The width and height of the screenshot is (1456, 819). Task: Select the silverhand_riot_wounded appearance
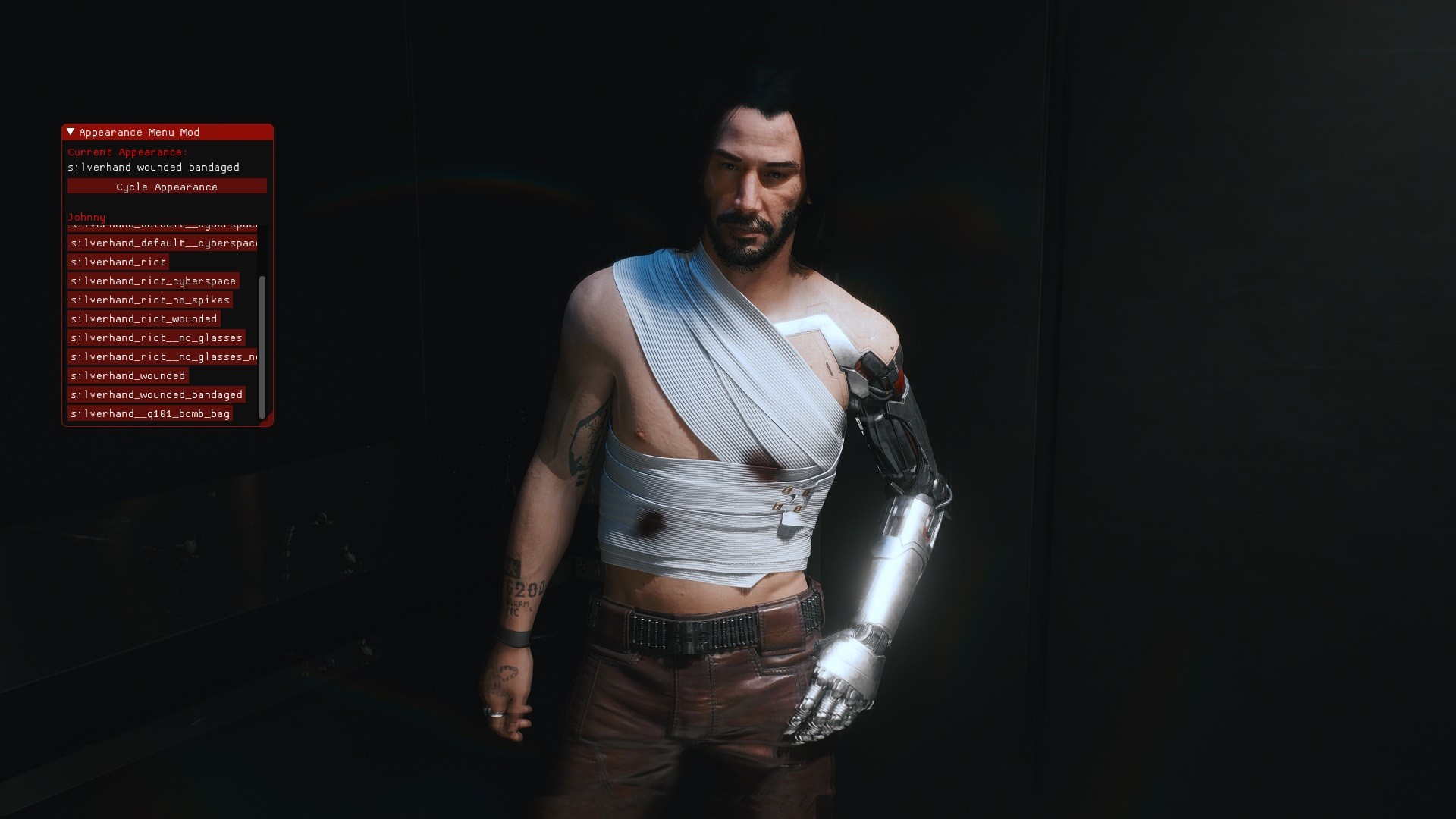pos(144,318)
